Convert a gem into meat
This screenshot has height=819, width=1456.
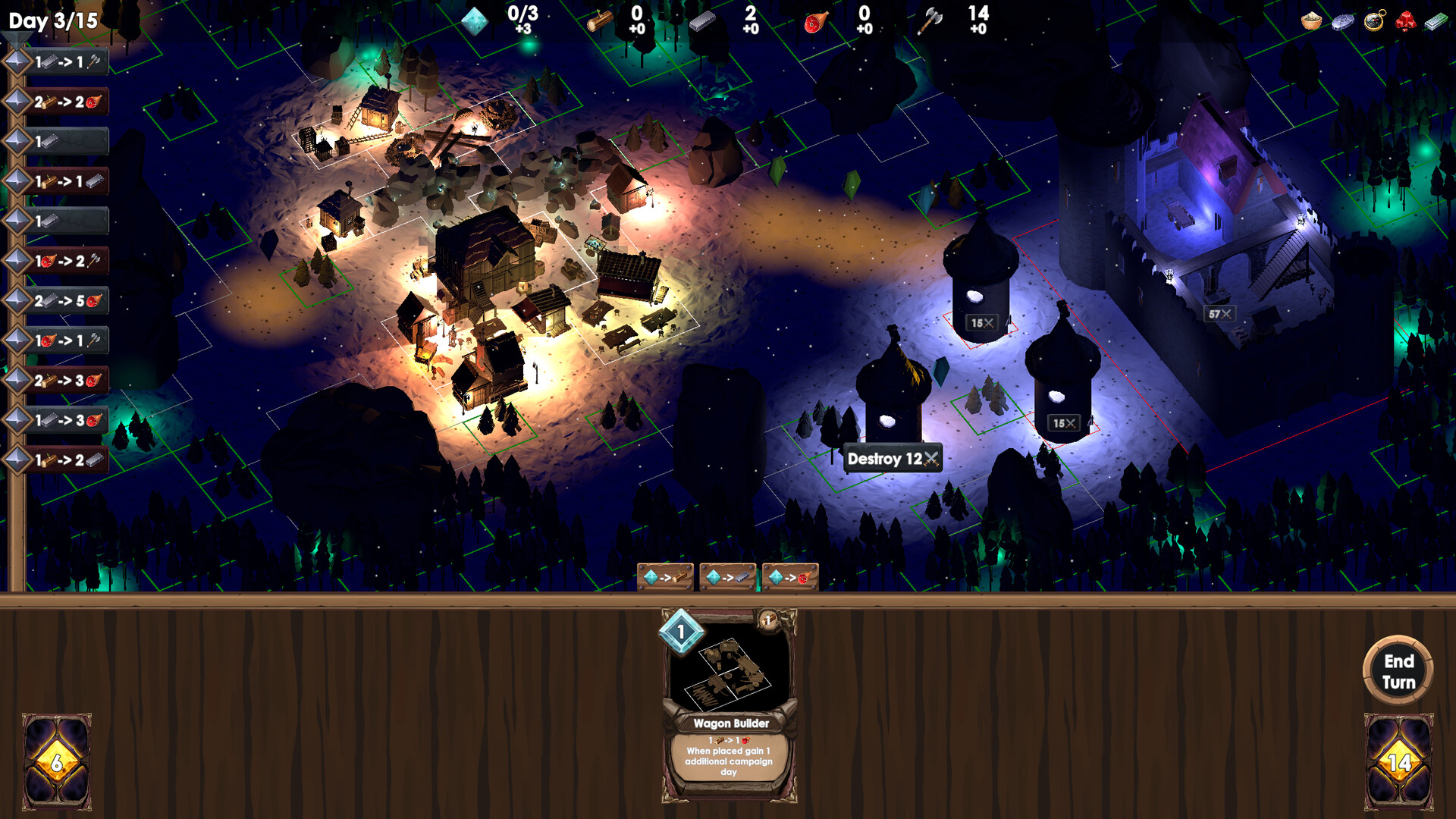point(789,578)
